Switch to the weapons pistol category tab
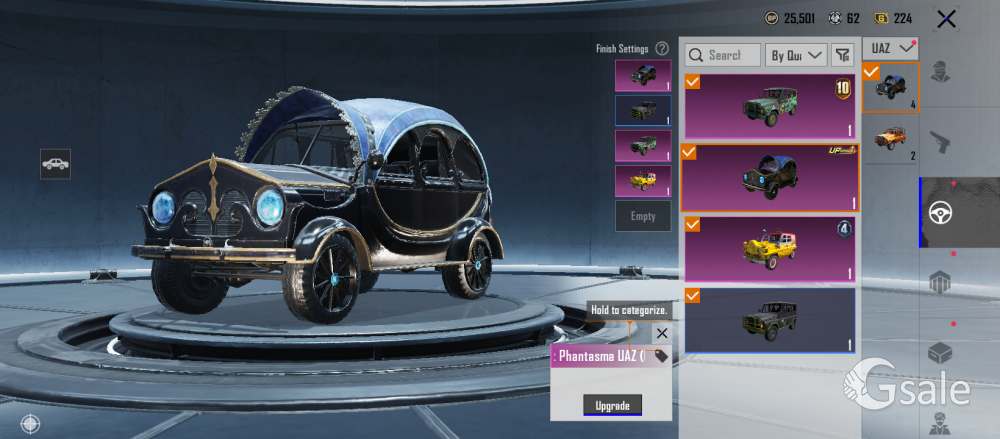This screenshot has width=1000, height=439. 940,142
